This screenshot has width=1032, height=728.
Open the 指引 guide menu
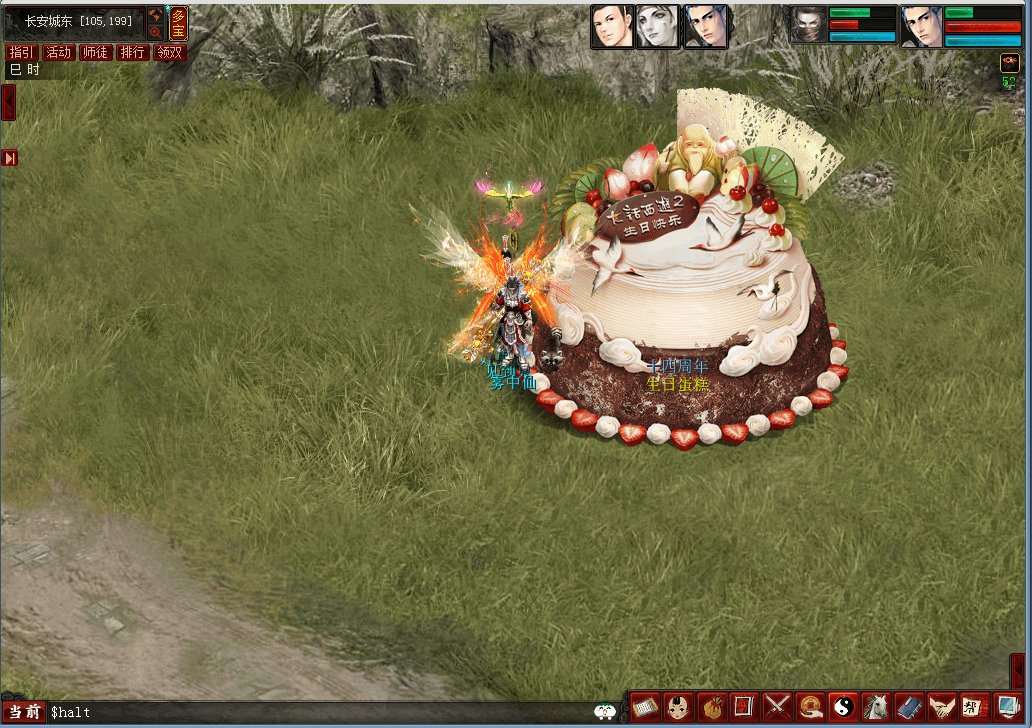pyautogui.click(x=22, y=52)
